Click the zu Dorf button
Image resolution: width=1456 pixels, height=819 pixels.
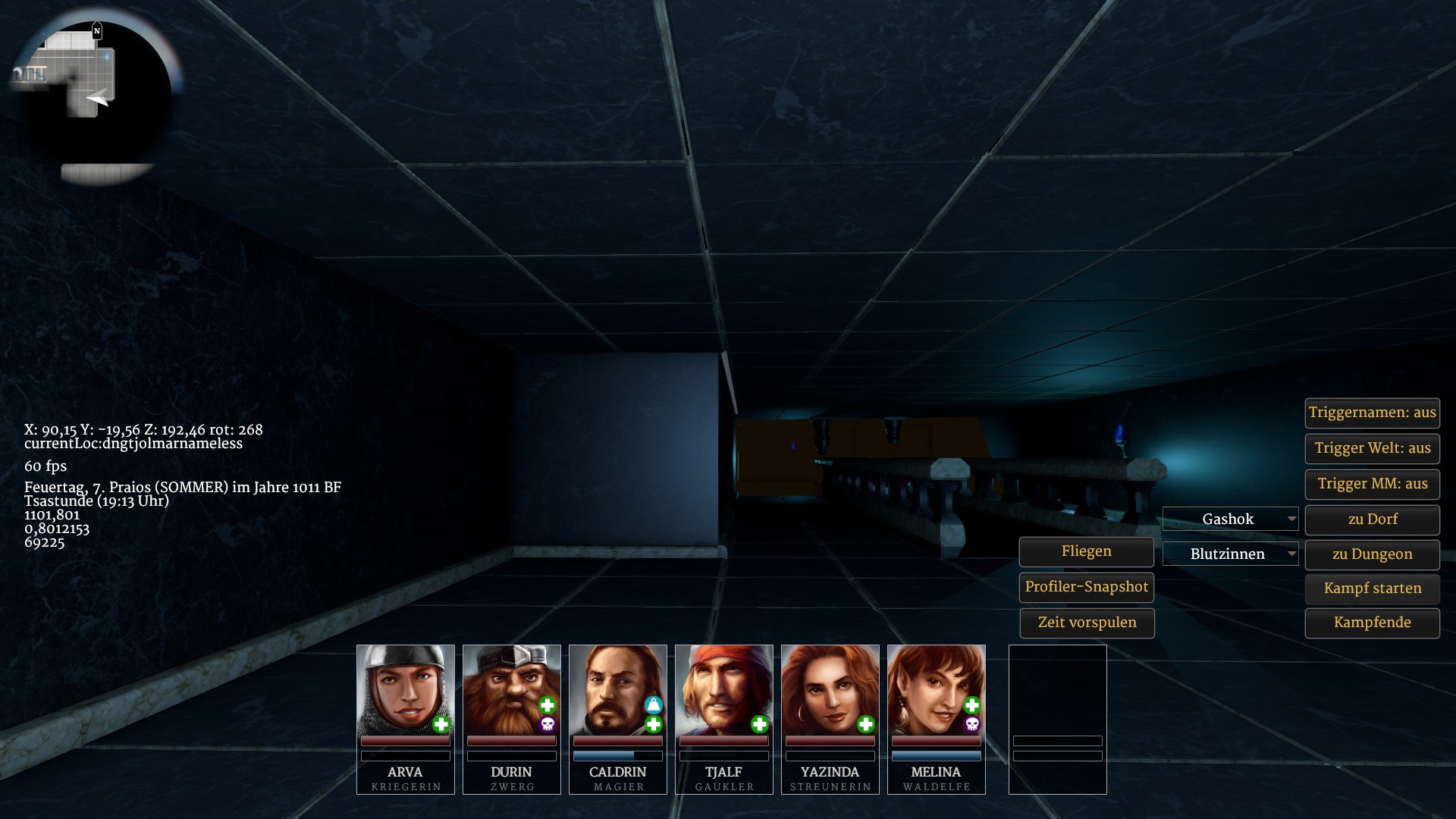click(x=1372, y=519)
